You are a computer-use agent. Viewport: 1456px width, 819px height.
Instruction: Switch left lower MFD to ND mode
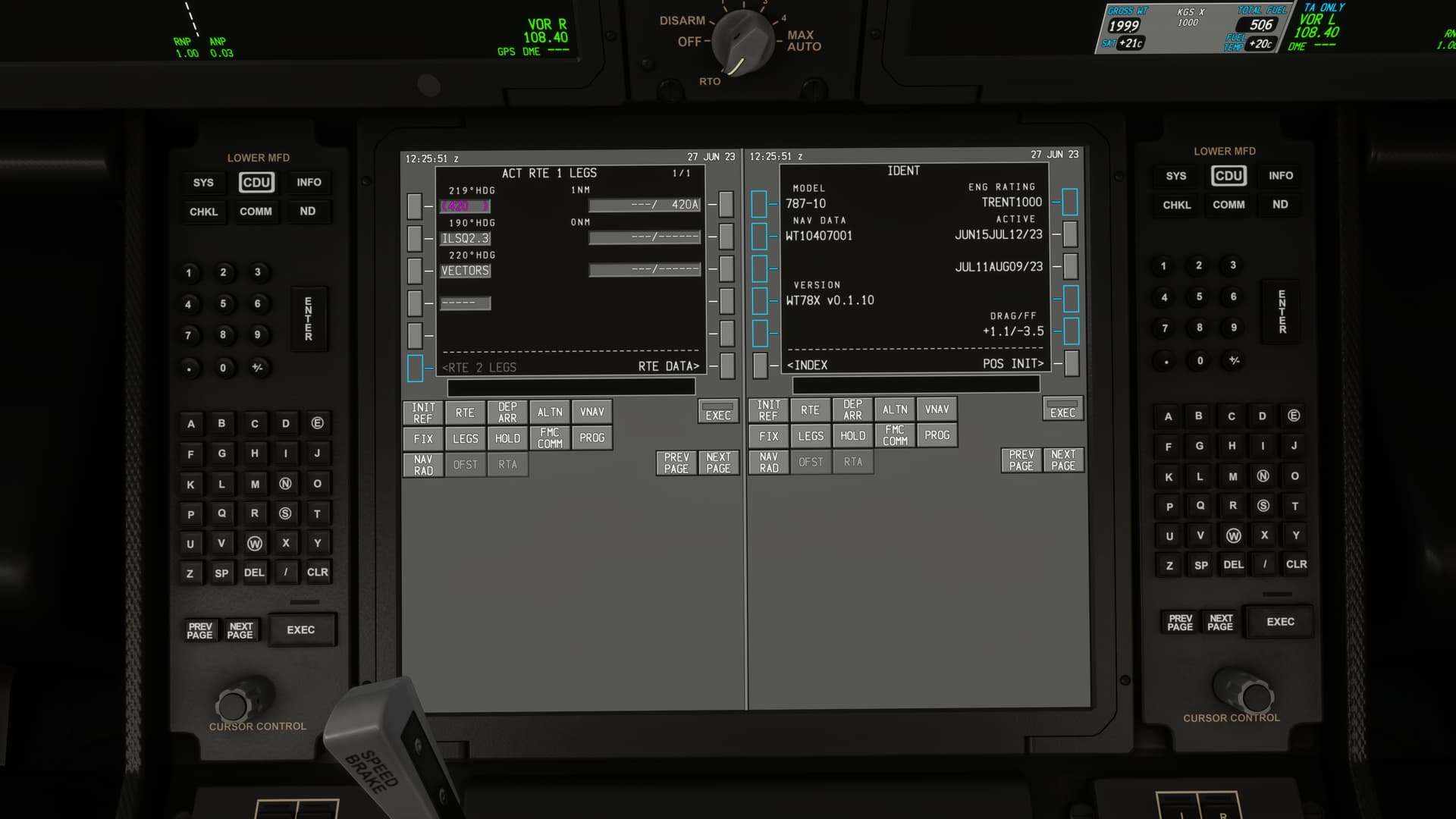tap(308, 212)
